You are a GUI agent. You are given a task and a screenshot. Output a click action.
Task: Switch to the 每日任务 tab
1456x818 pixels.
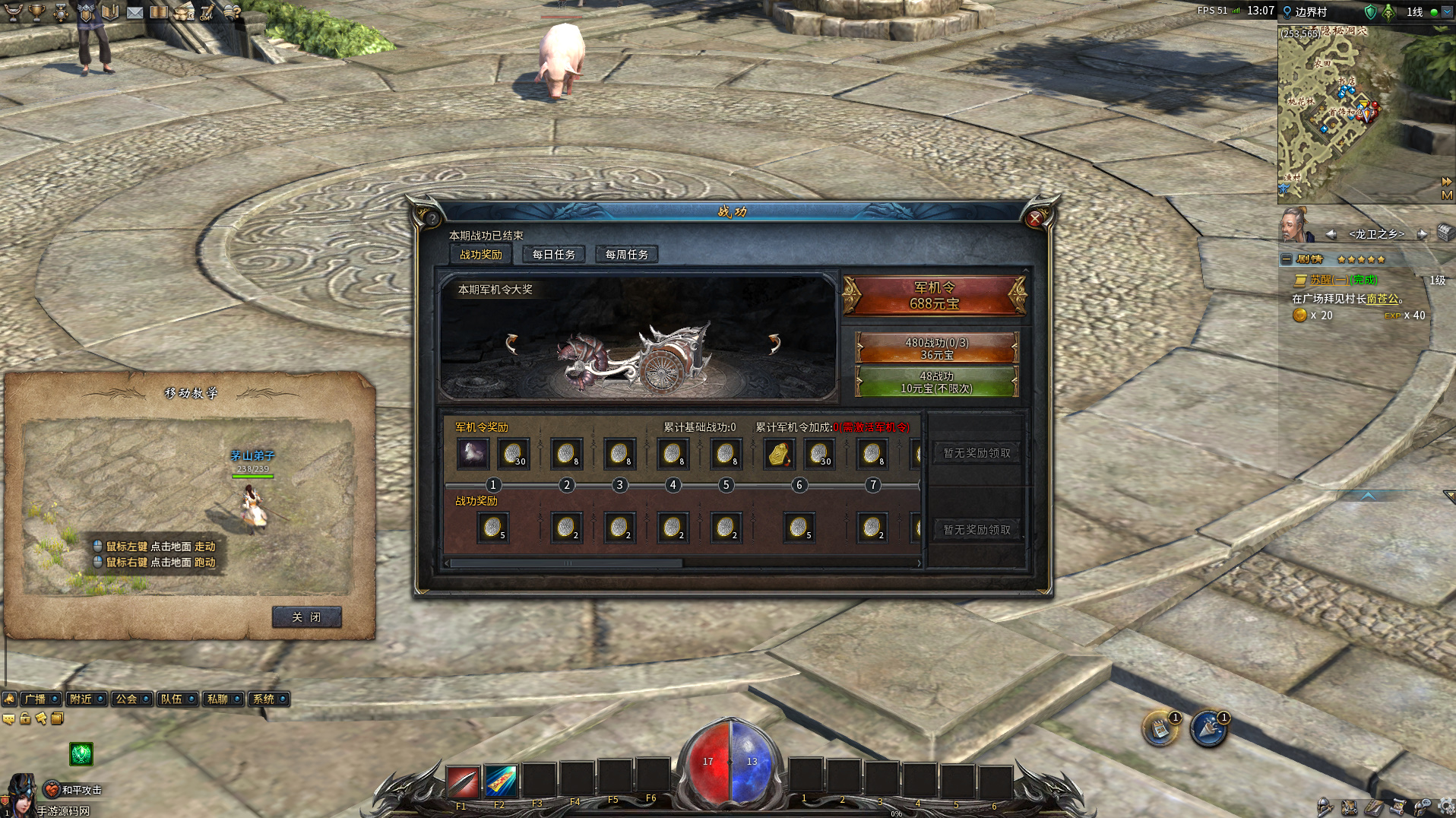553,255
